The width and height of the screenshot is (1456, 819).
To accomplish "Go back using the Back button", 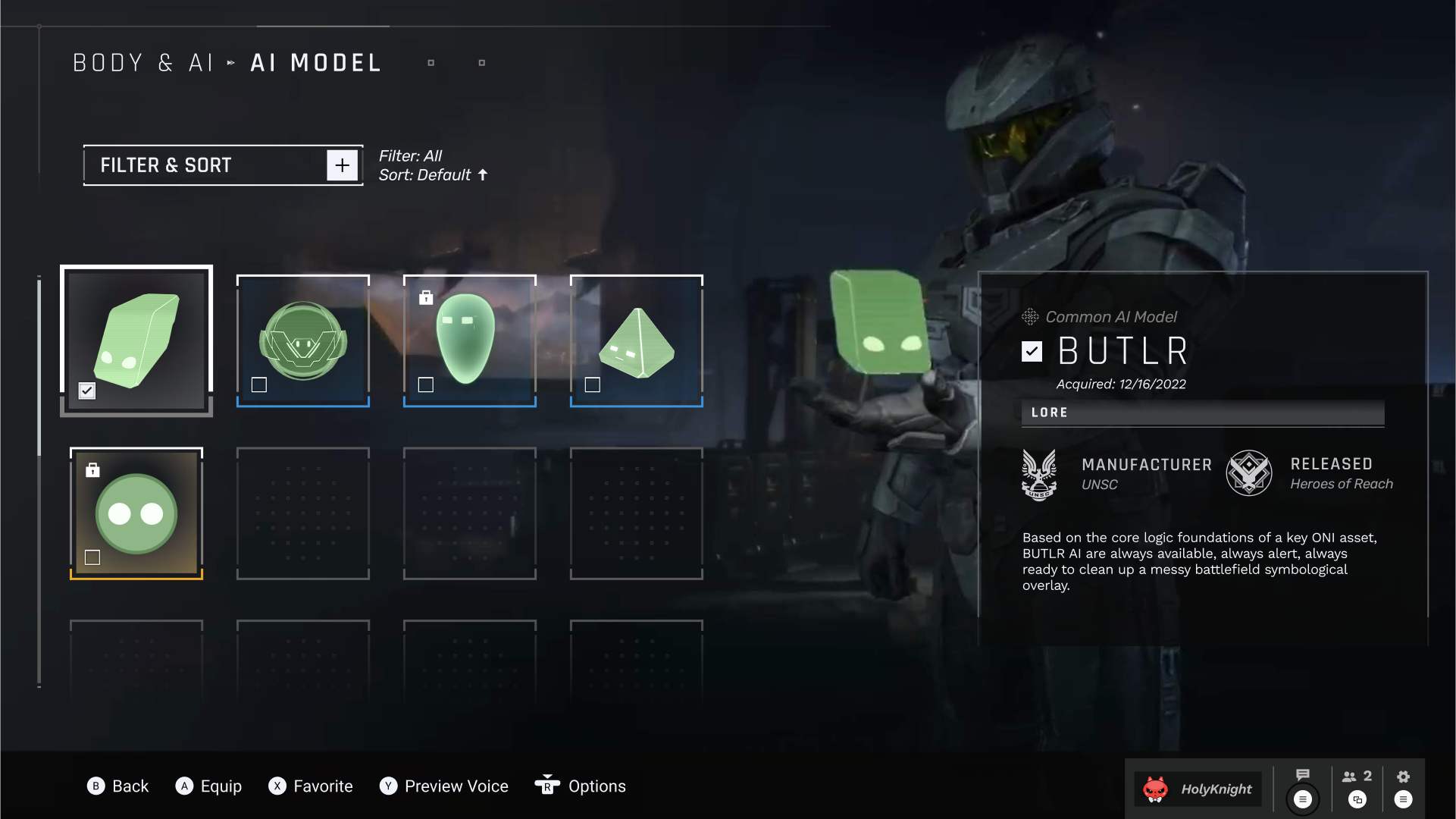I will [x=118, y=786].
